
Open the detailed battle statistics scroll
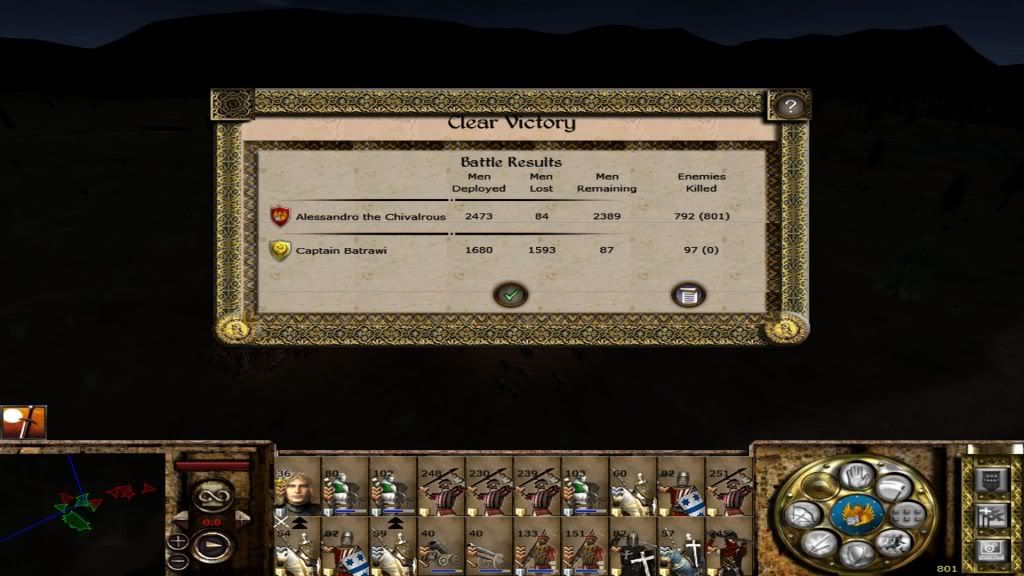(x=687, y=294)
